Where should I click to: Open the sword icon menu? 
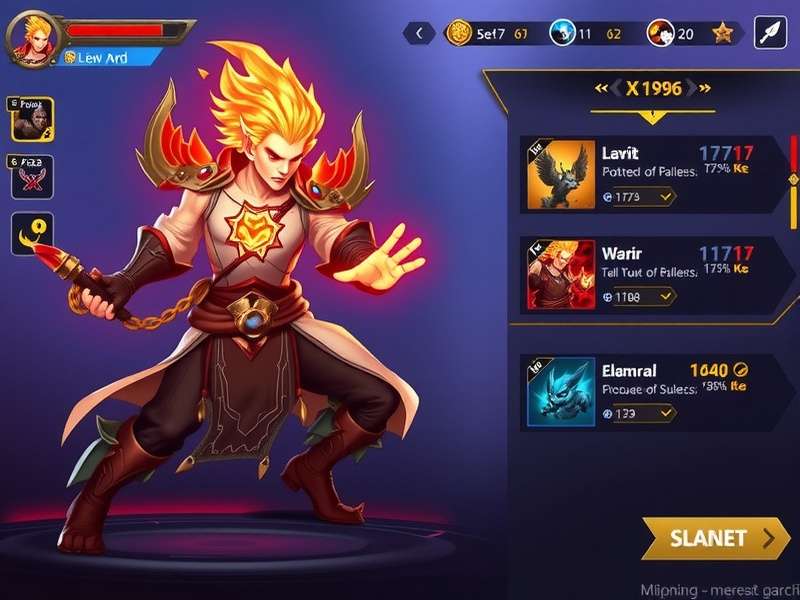770,33
